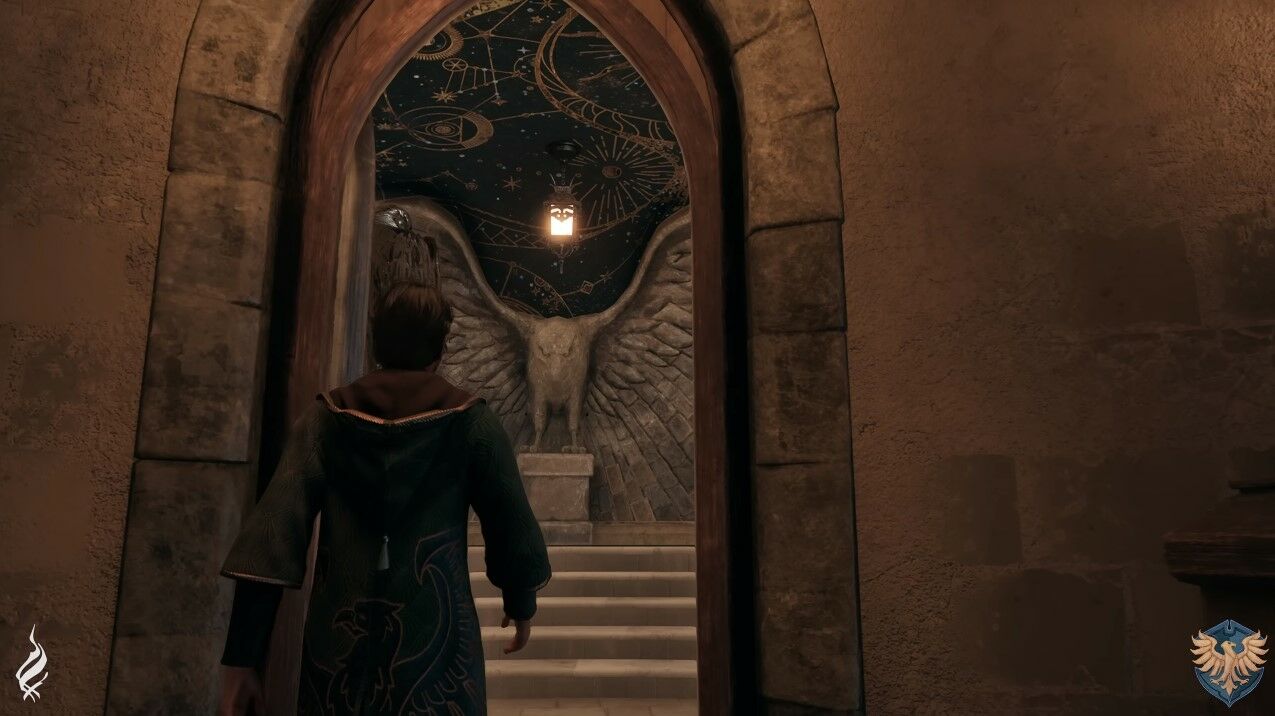This screenshot has height=716, width=1275.
Task: Click the Ravenclaw eagle crest badge
Action: click(1228, 664)
